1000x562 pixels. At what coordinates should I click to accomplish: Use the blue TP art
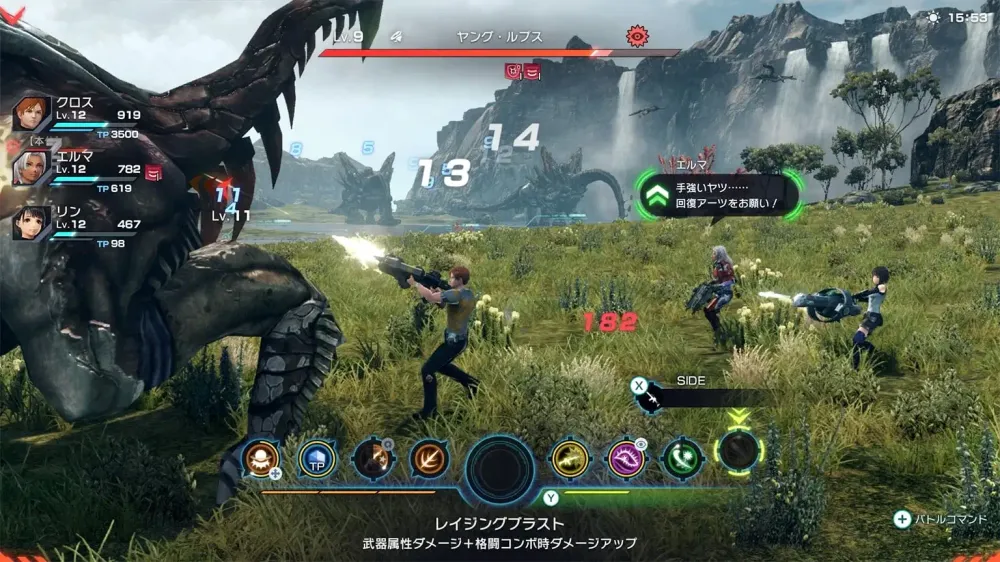pos(317,458)
